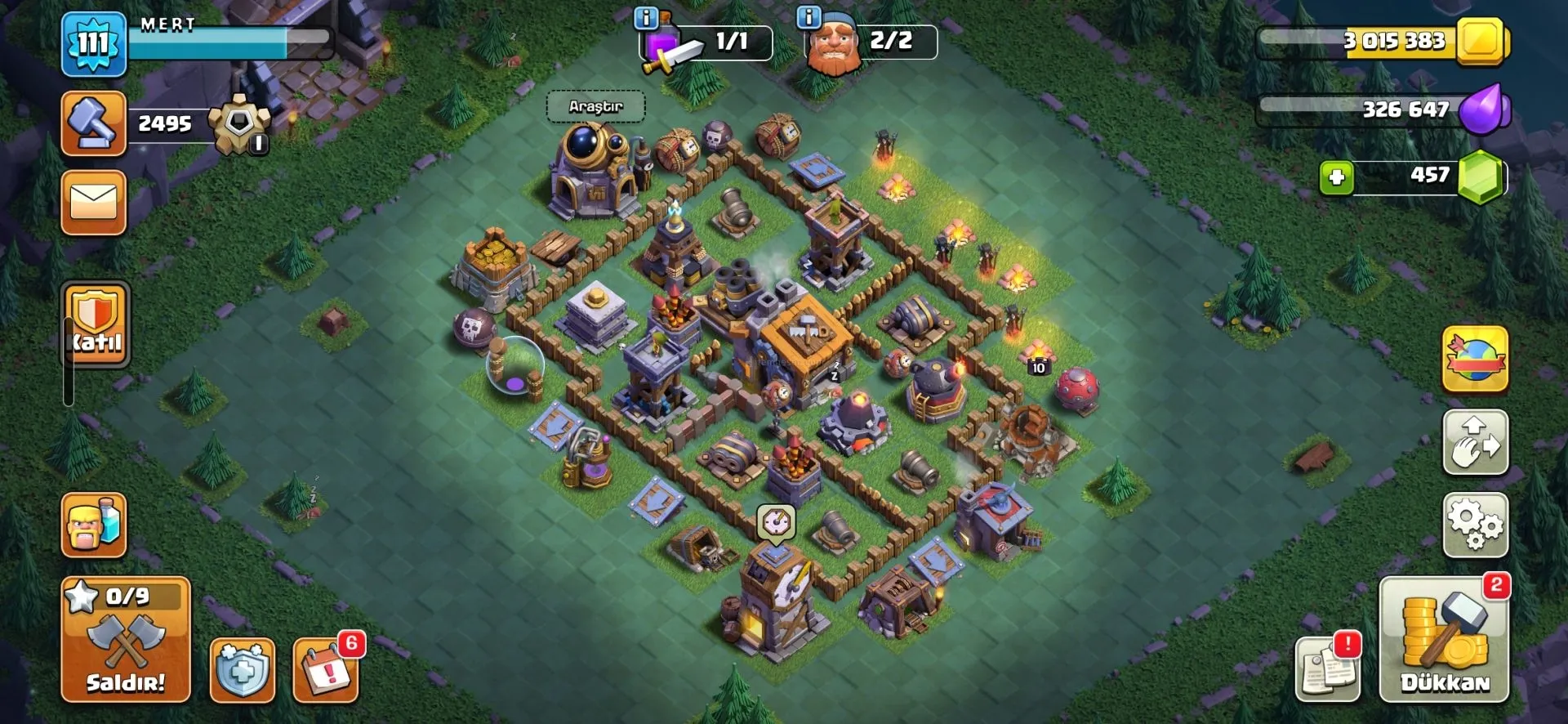The width and height of the screenshot is (1568, 724).
Task: Tap the Araştır research label
Action: (x=595, y=106)
